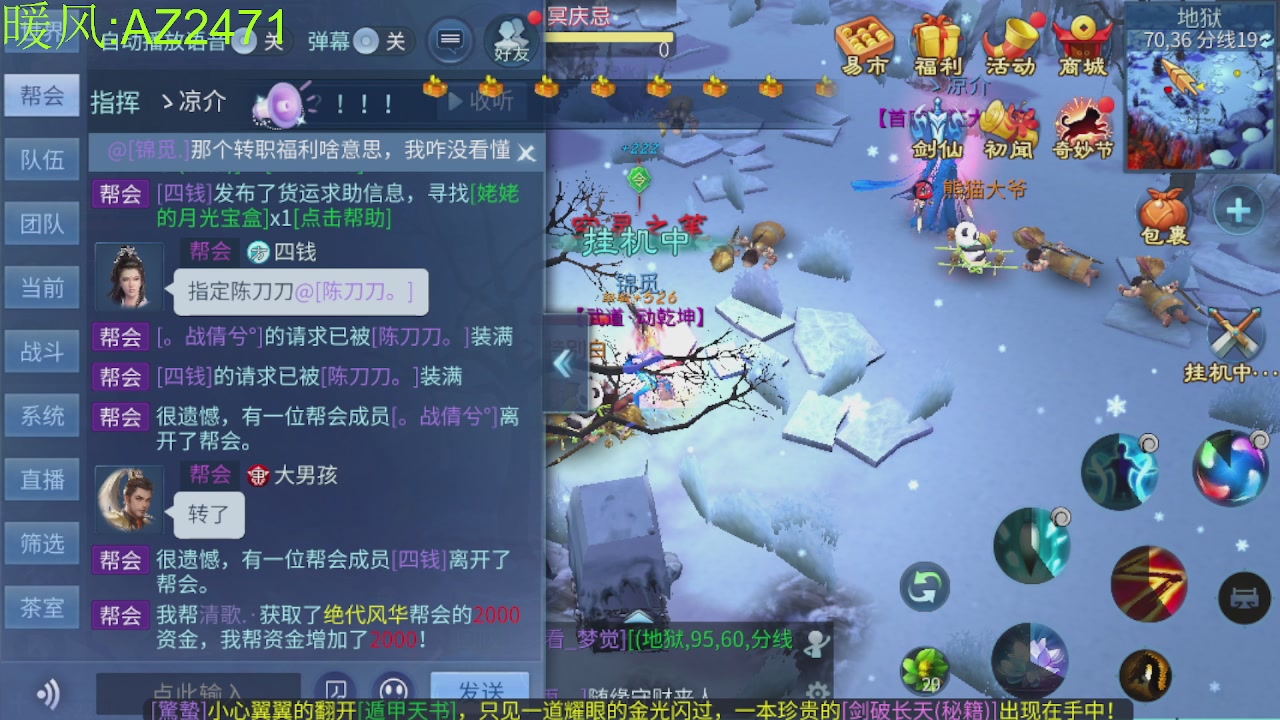Switch to the 队伍 tab
1280x720 pixels.
pos(41,159)
